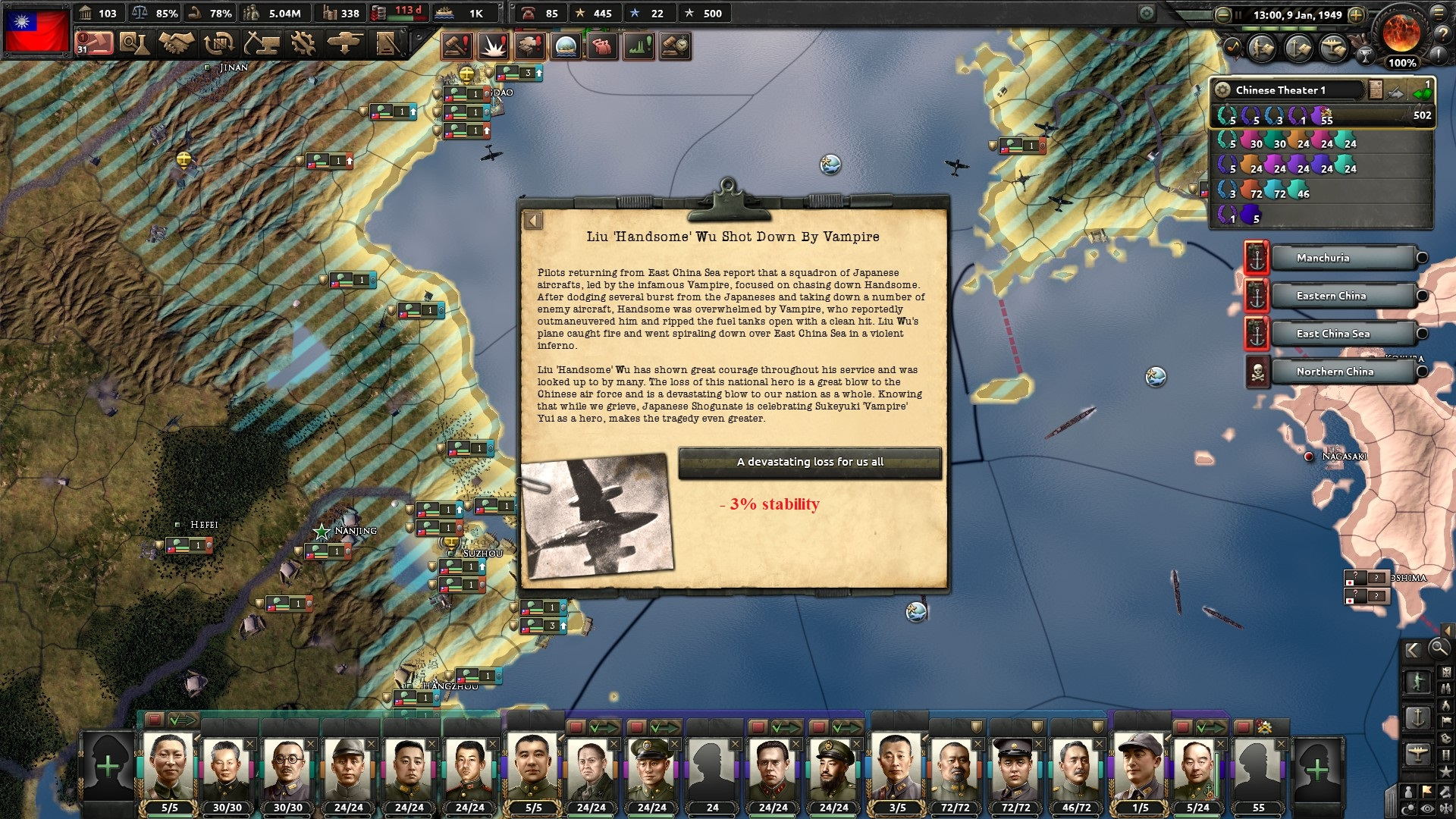Decrease game speed with the minus button
Viewport: 1456px width, 819px height.
click(x=1222, y=14)
